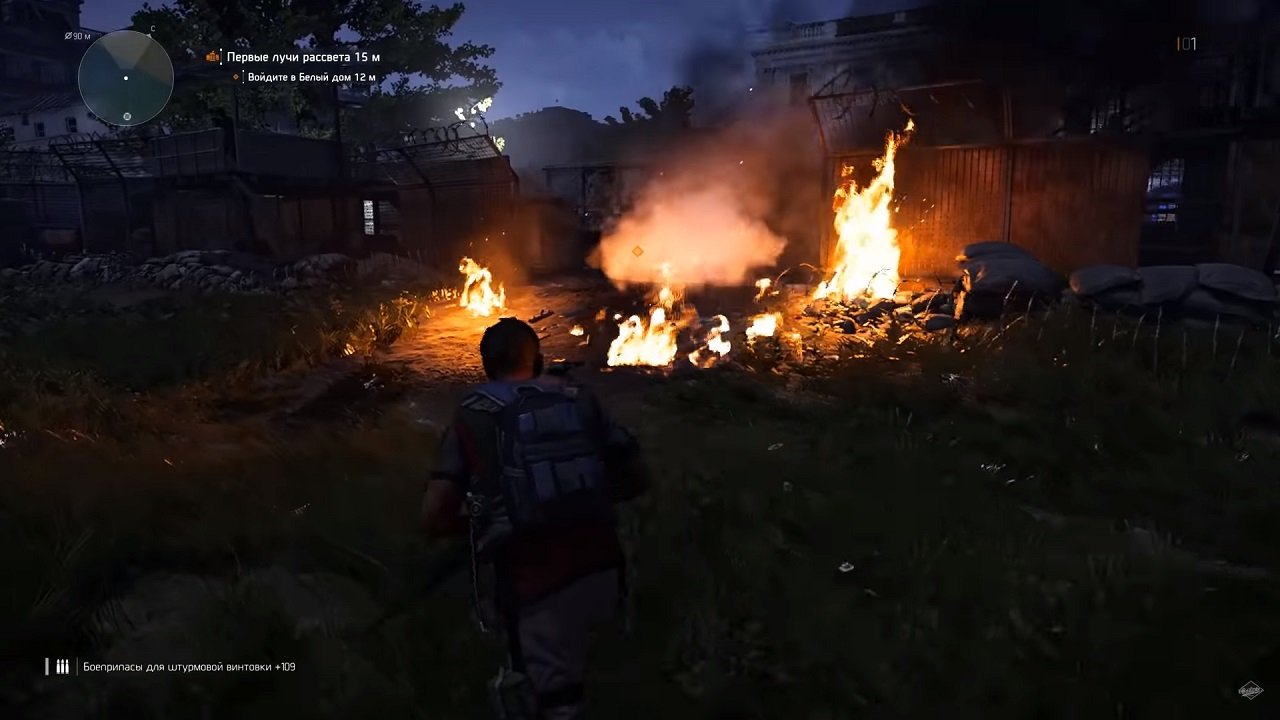
Task: Click the white player dot on the minimap
Action: click(x=126, y=78)
